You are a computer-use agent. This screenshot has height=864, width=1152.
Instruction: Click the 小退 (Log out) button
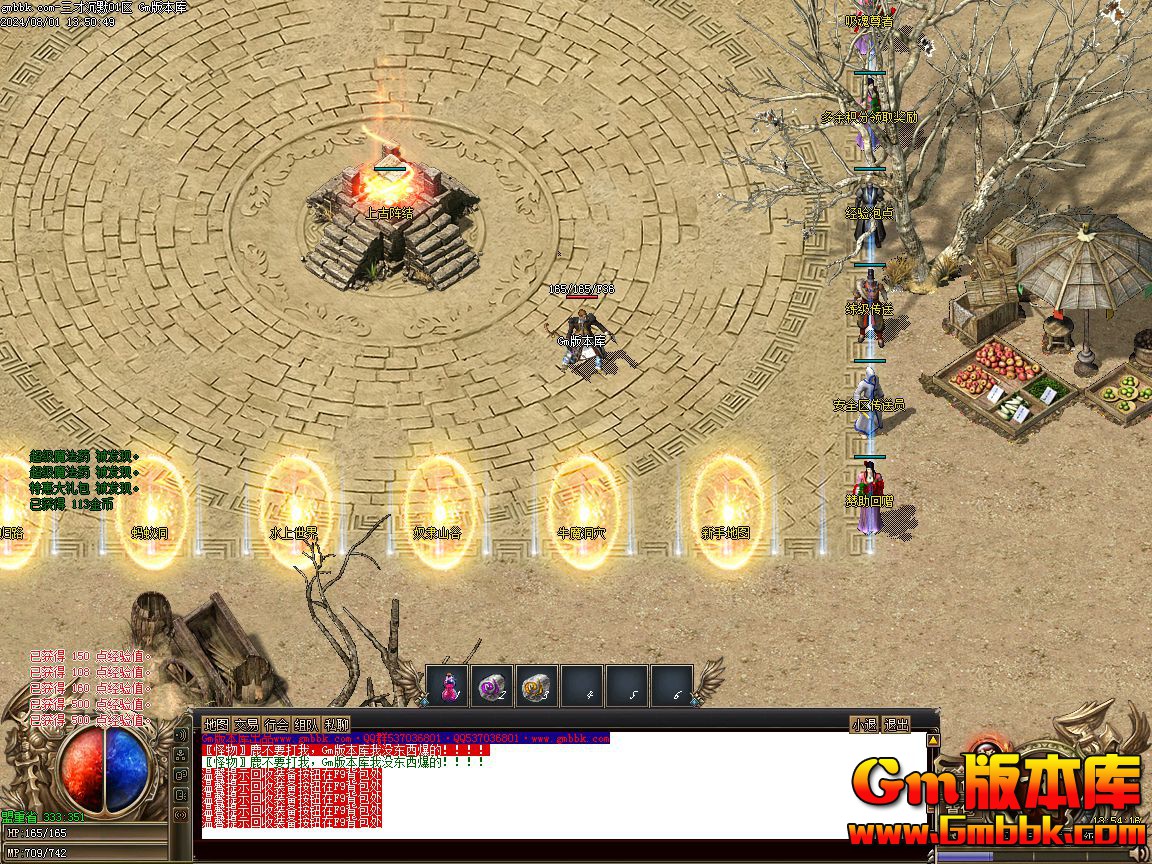(x=864, y=724)
